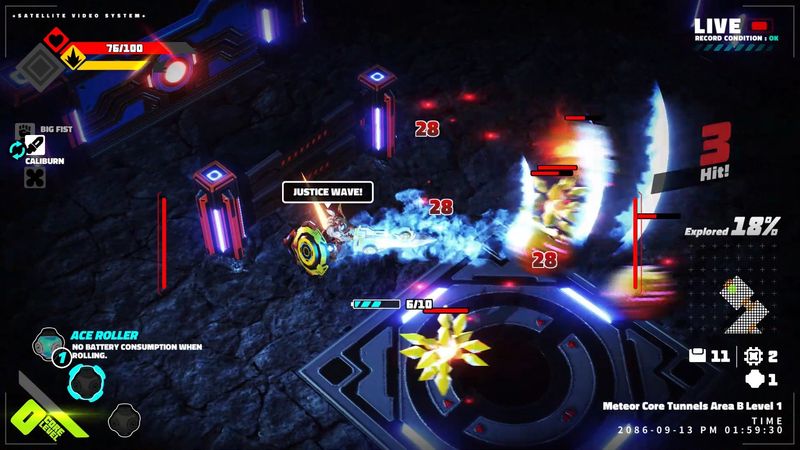Image resolution: width=800 pixels, height=450 pixels.
Task: Select the Big Fist weapon icon
Action: (23, 129)
